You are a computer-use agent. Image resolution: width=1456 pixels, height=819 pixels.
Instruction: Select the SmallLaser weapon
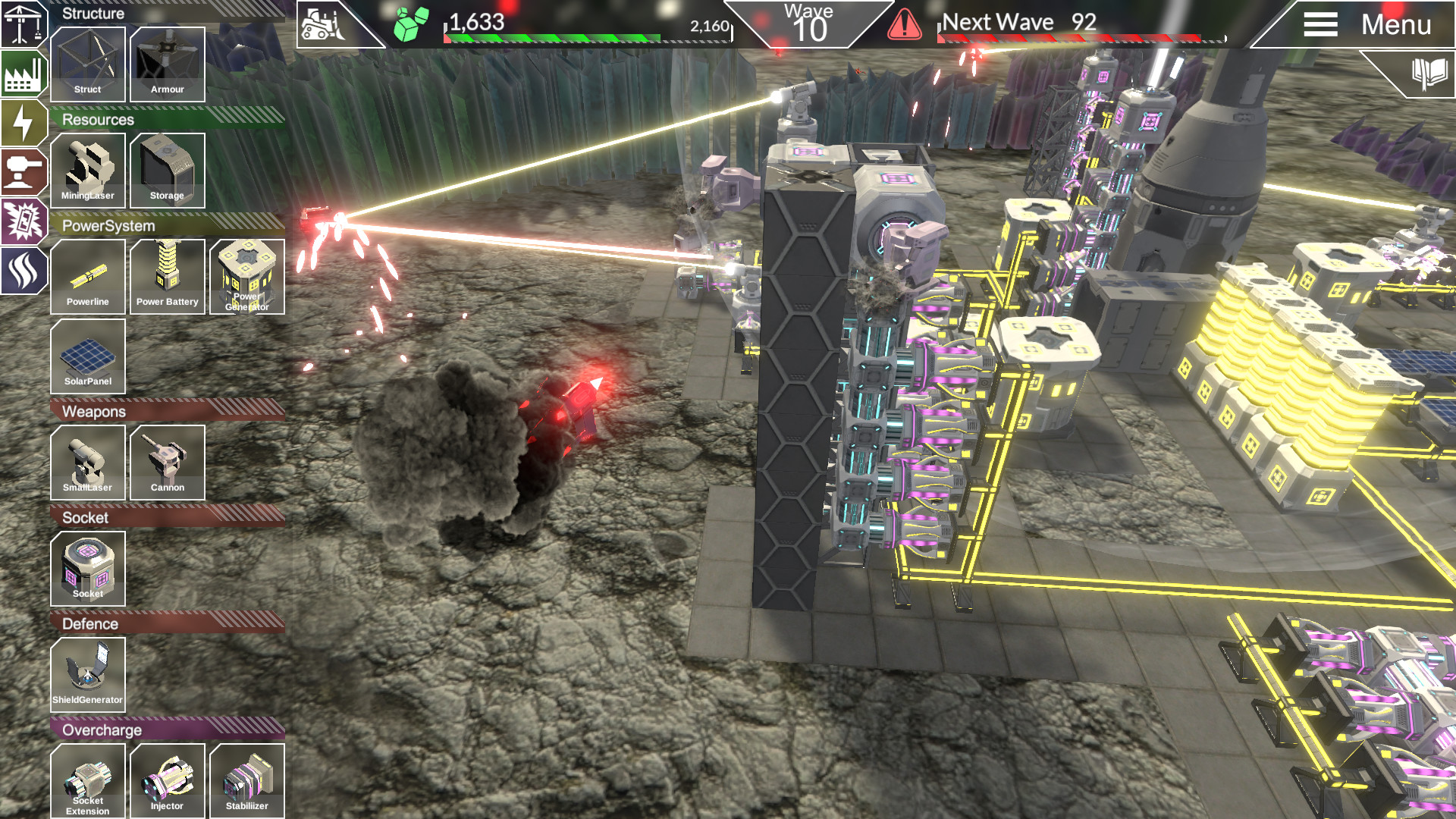88,463
